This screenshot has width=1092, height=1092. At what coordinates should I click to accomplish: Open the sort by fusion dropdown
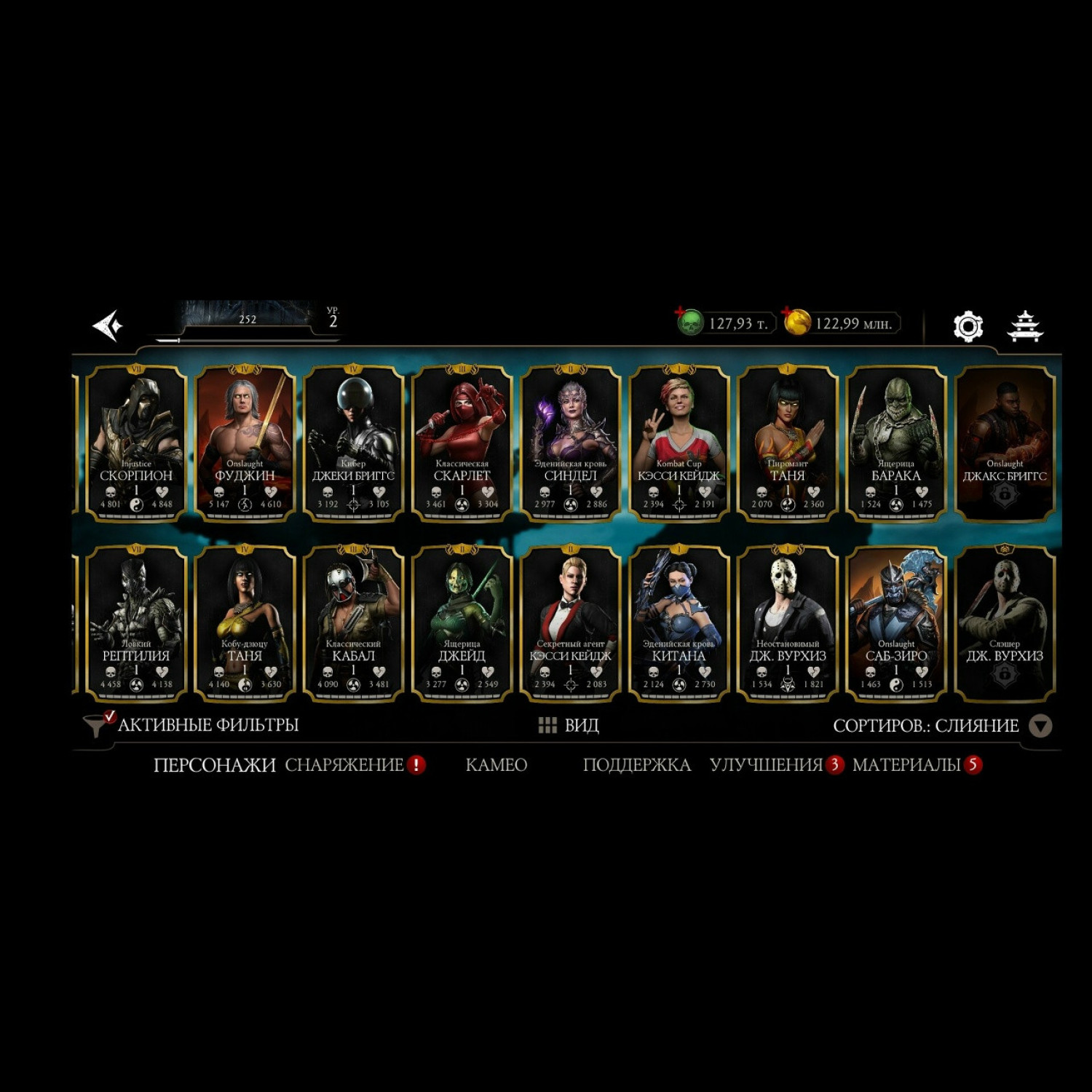click(1040, 726)
